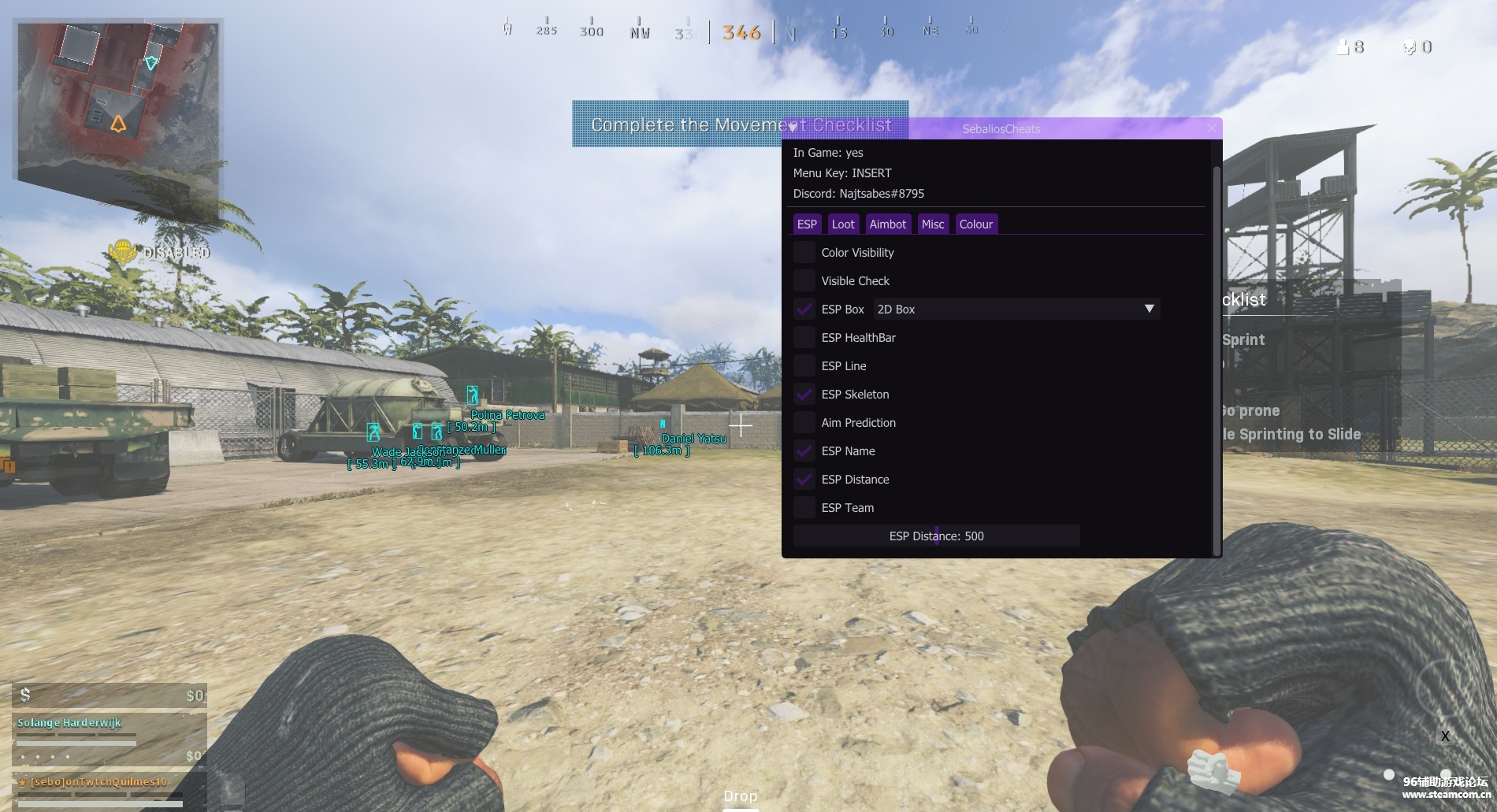Select the Misc tab

tap(932, 224)
